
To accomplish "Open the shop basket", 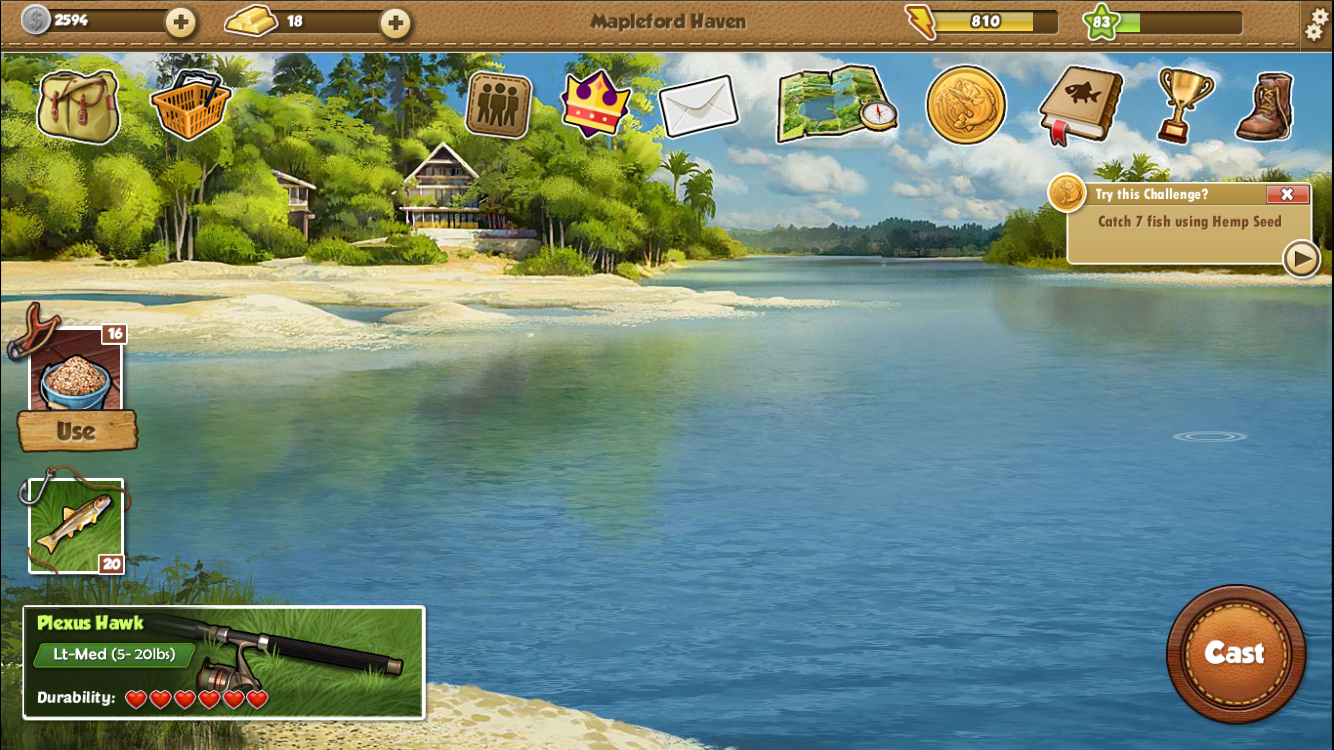I will [x=190, y=103].
